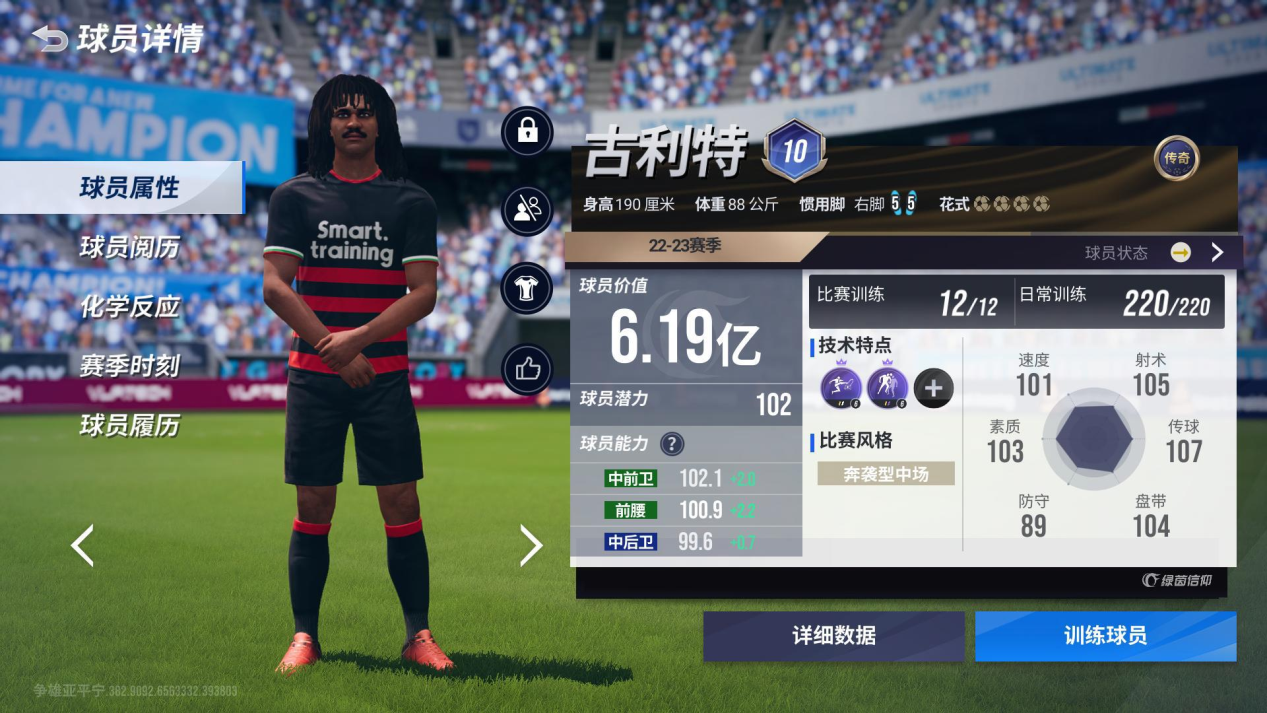Select the 奔袭型中场 play style tag
The width and height of the screenshot is (1267, 713).
coord(886,474)
